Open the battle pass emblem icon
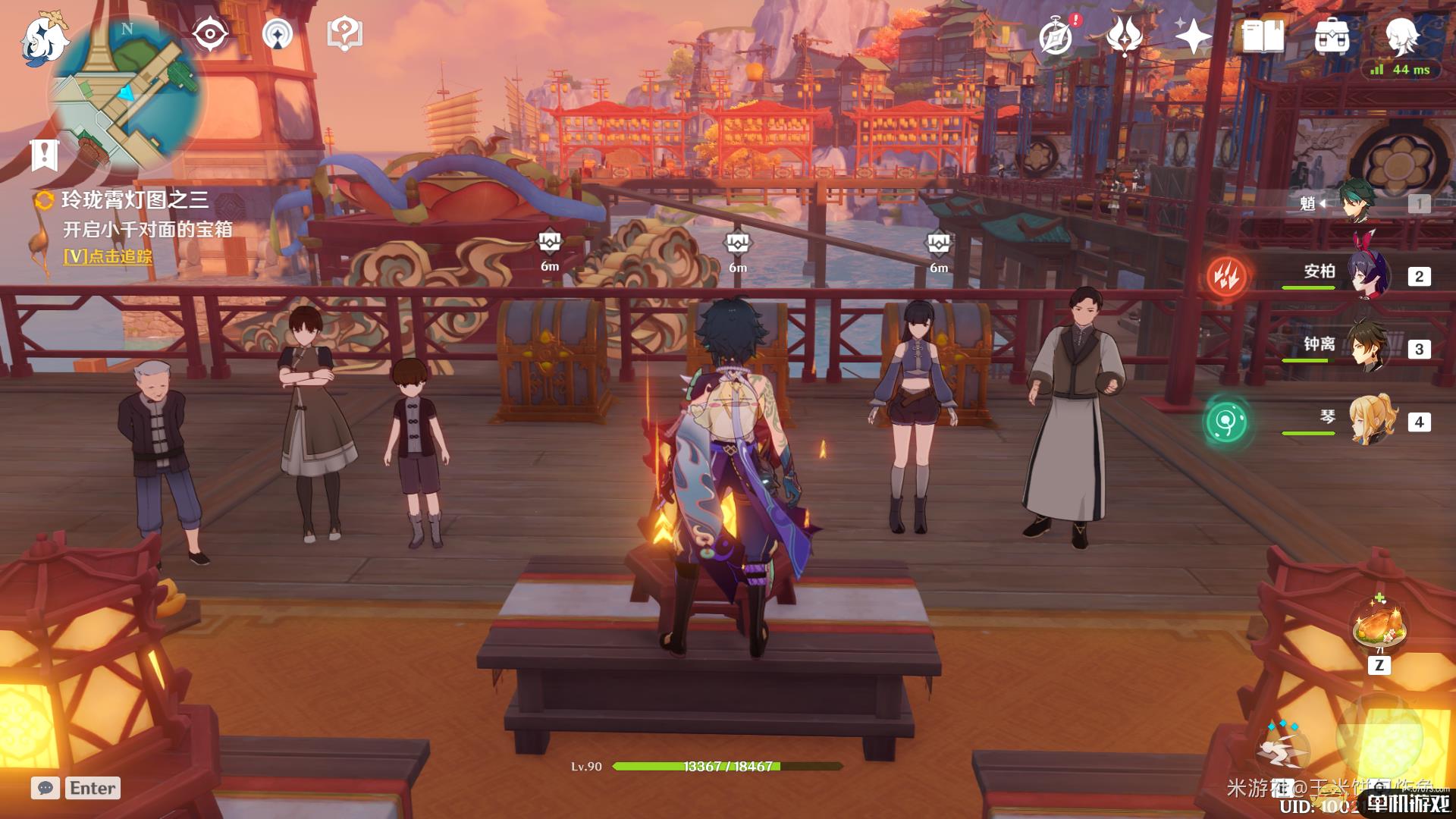 [x=1125, y=35]
